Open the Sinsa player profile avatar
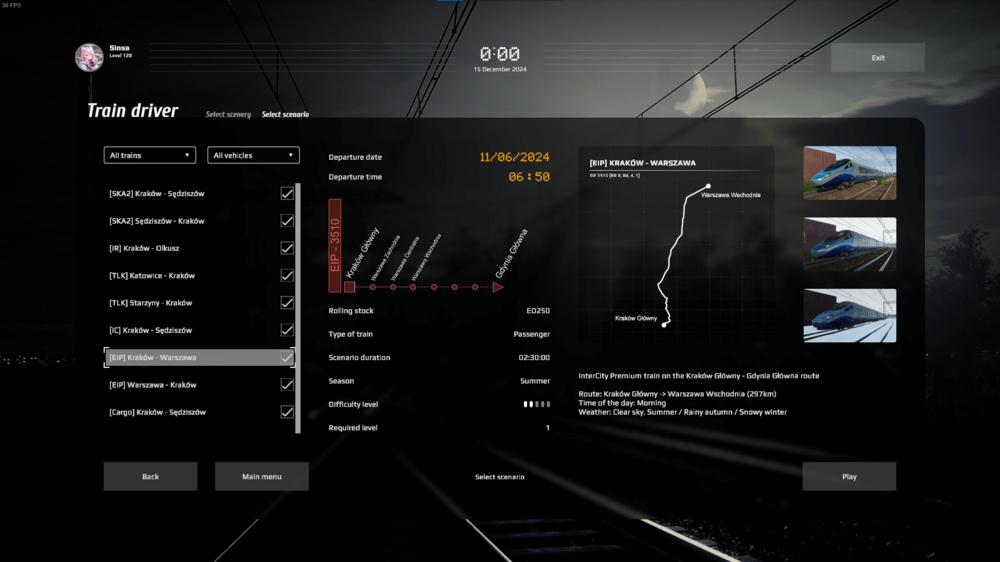Screen dimensions: 1000x562 (89, 57)
